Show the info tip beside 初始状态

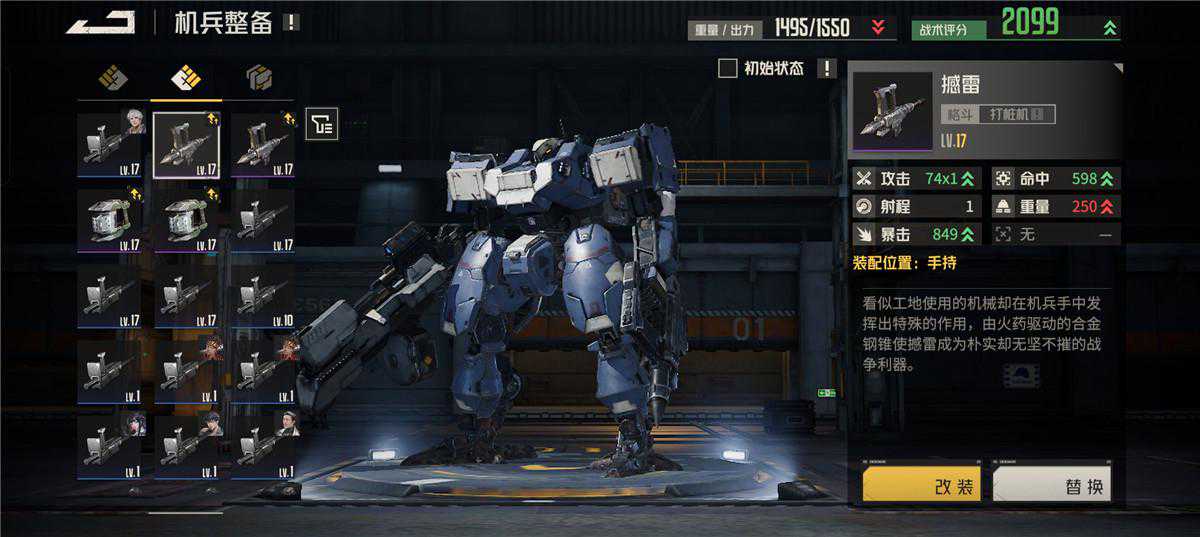[x=826, y=68]
